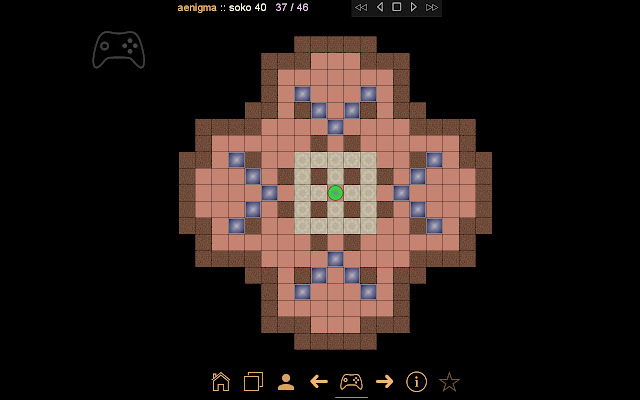The image size is (640, 400).
Task: Show level info with the circled i icon
Action: [x=417, y=381]
